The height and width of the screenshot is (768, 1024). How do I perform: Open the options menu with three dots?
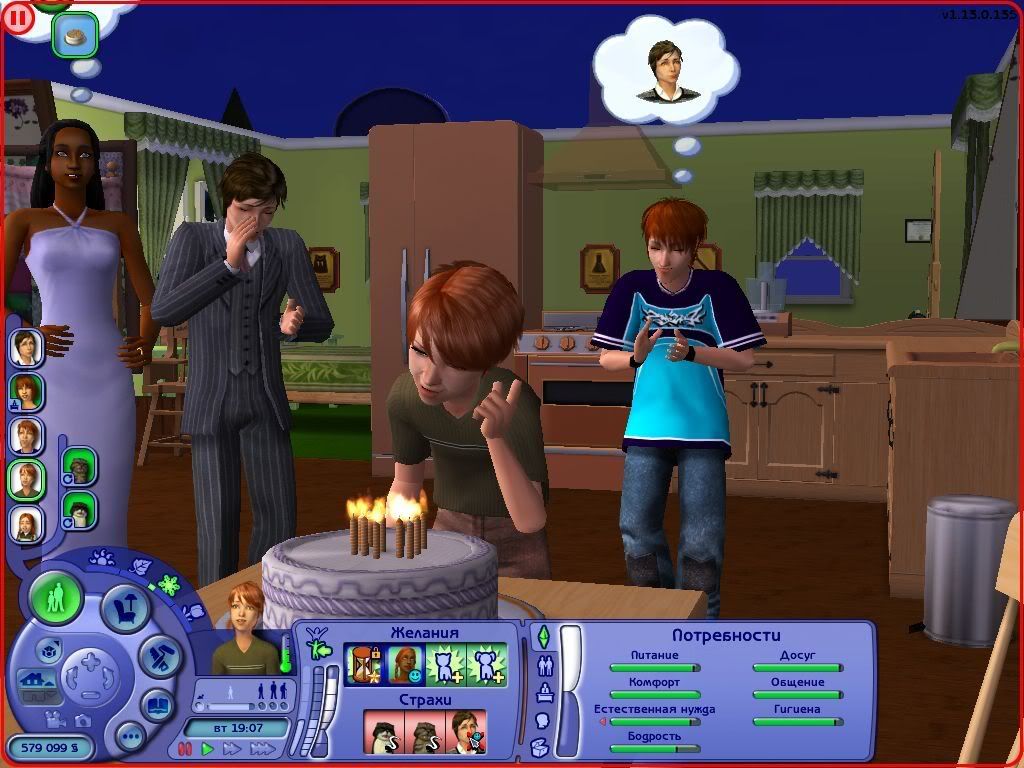(130, 737)
